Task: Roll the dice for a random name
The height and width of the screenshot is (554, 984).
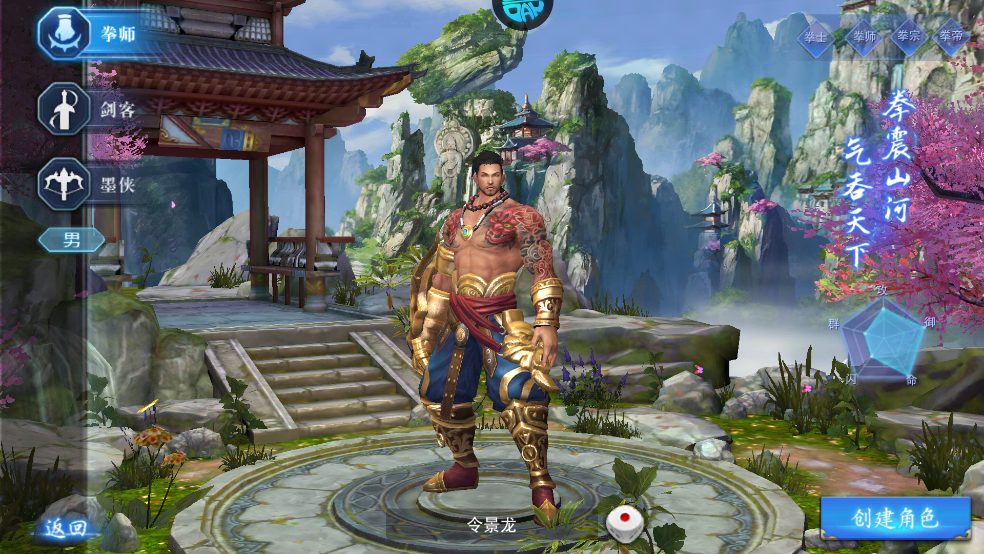Action: tap(624, 521)
